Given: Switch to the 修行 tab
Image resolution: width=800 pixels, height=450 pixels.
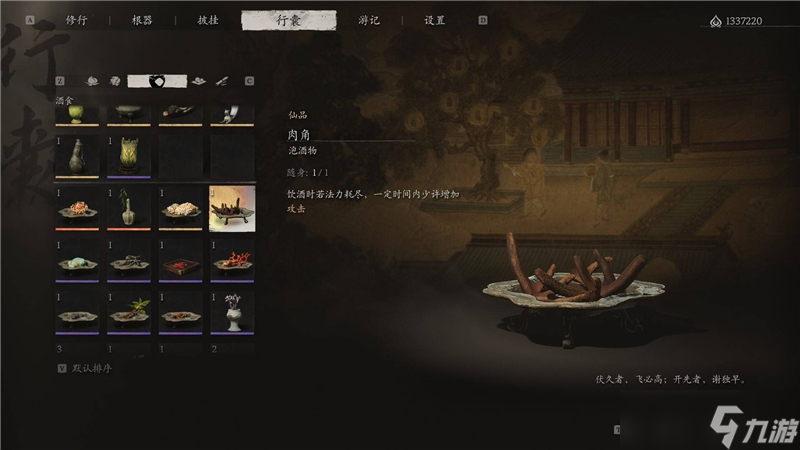Looking at the screenshot, I should 76,20.
